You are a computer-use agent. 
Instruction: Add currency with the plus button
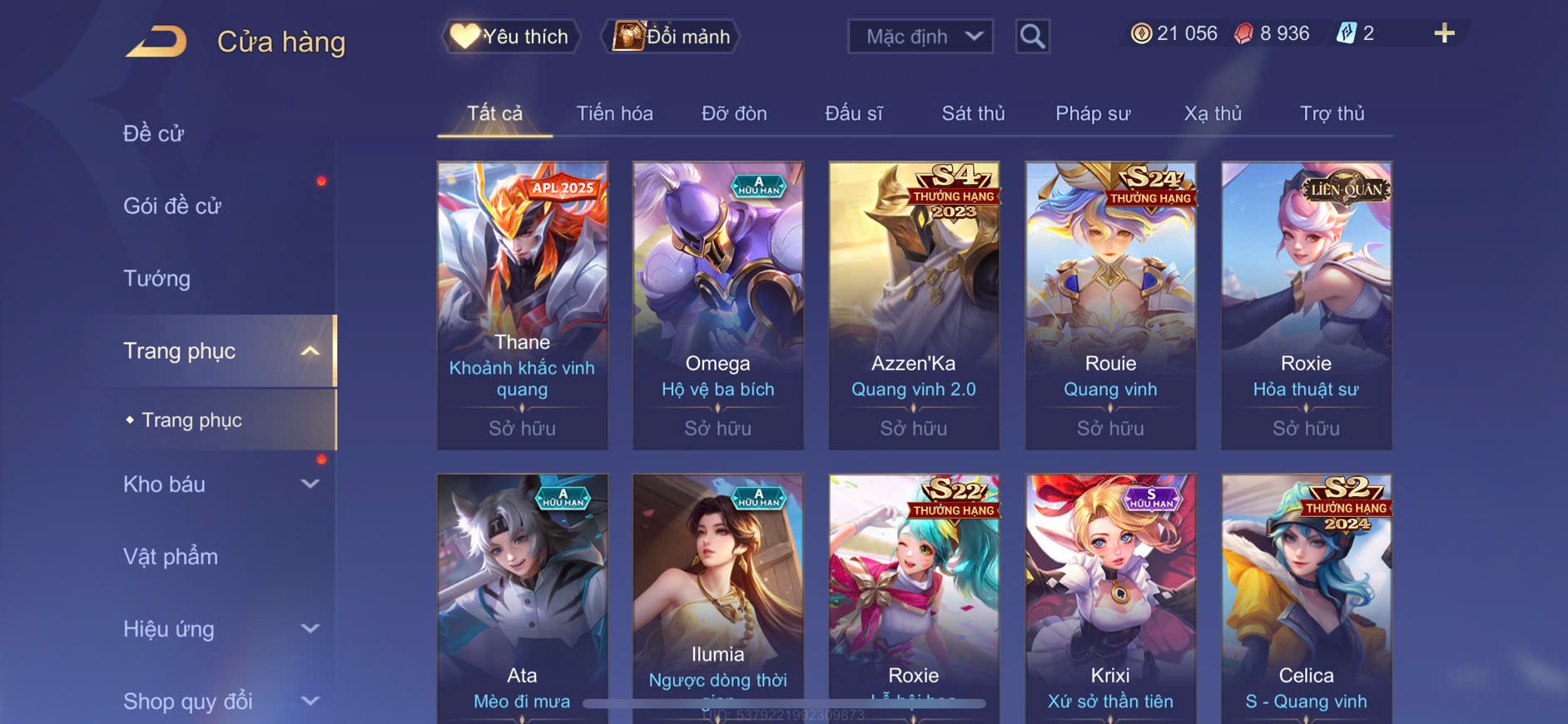1444,33
